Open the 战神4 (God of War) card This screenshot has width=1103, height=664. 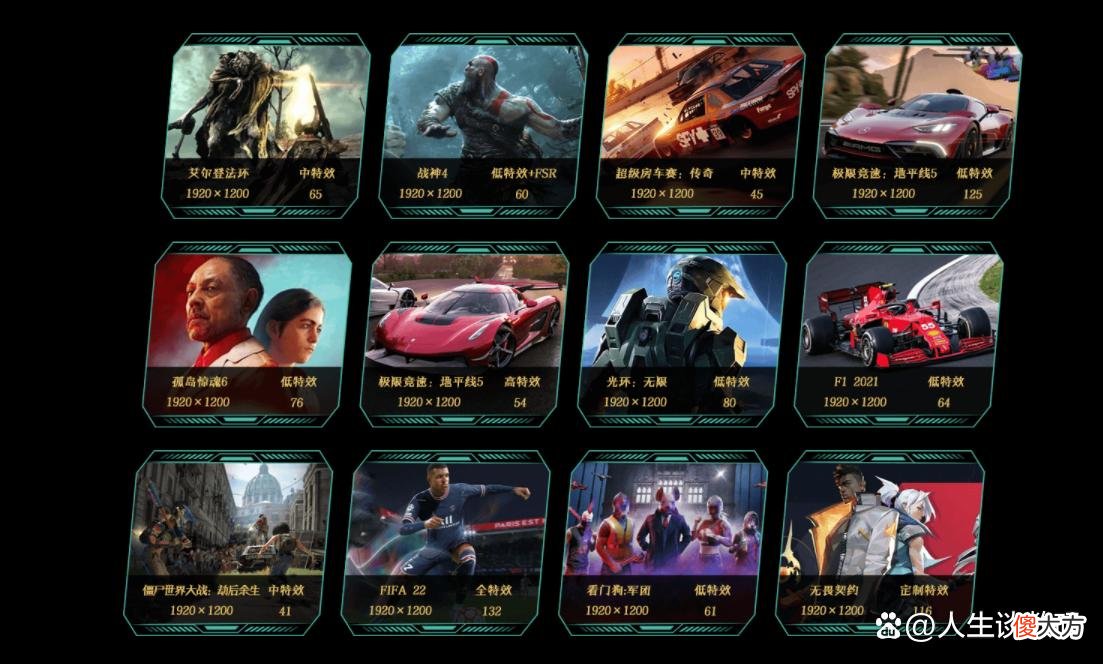[483, 125]
